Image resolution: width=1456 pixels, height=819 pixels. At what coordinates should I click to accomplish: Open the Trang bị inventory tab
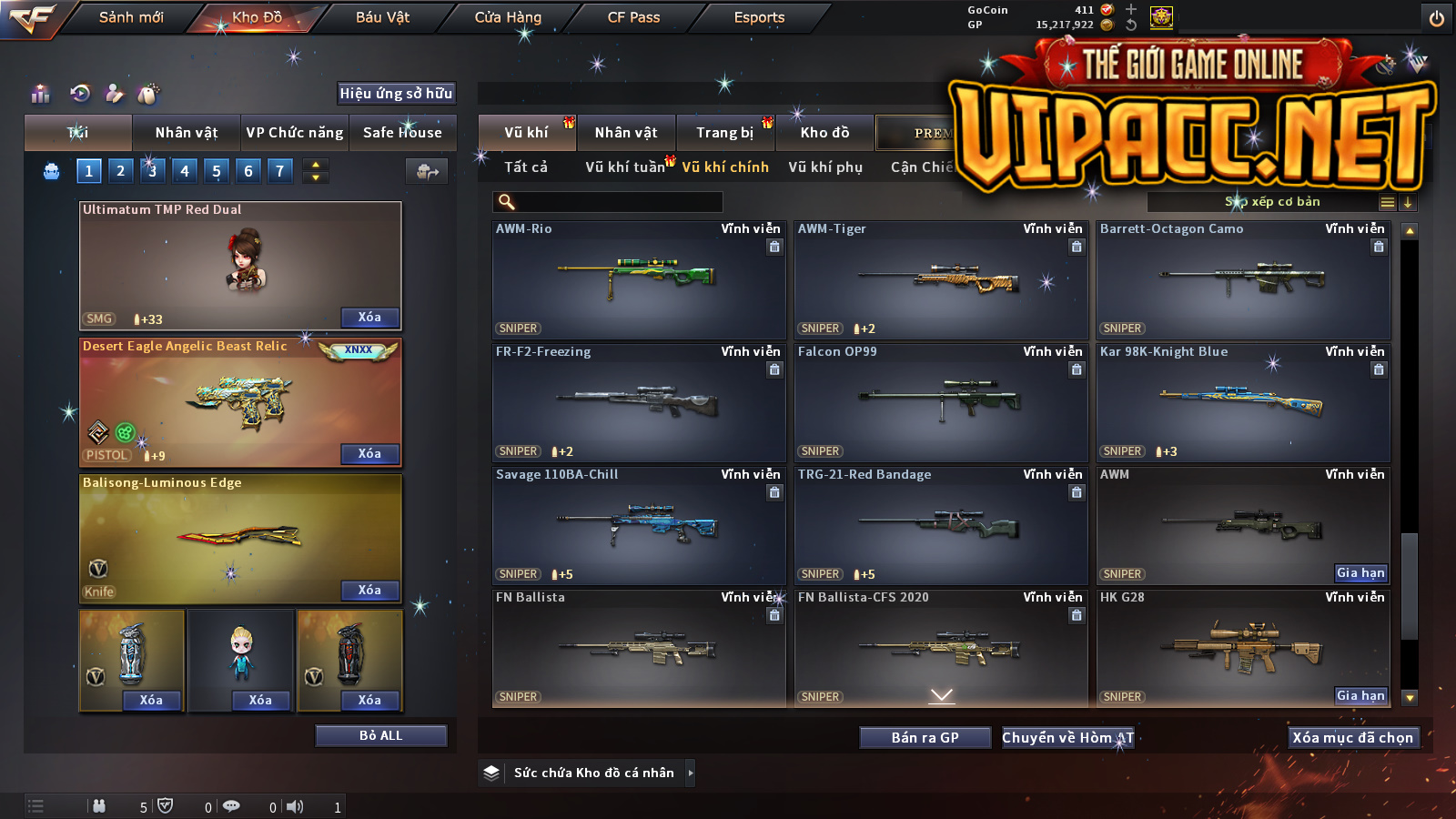coord(725,133)
